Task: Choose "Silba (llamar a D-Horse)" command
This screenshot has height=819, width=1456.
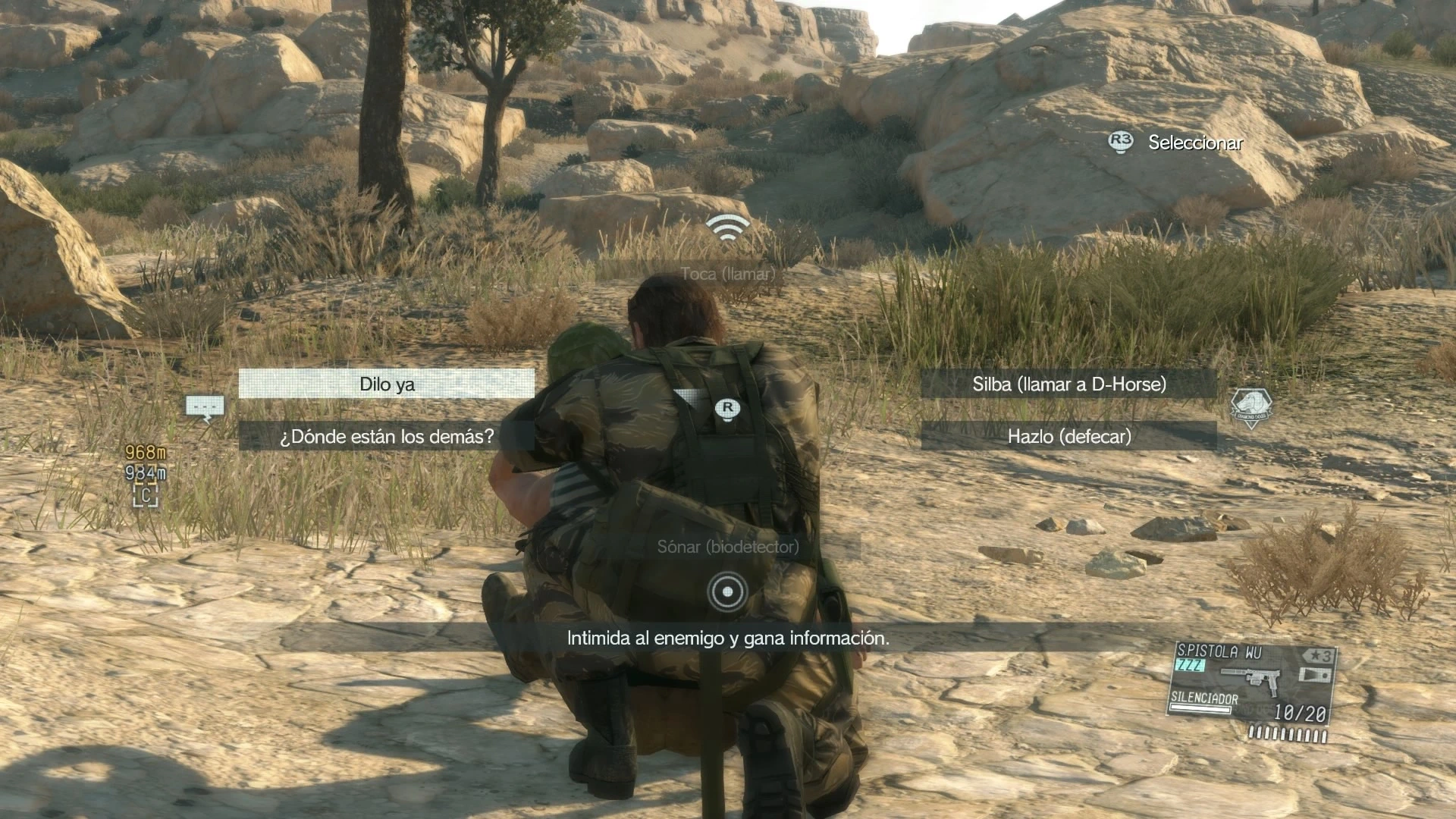Action: [x=1068, y=384]
